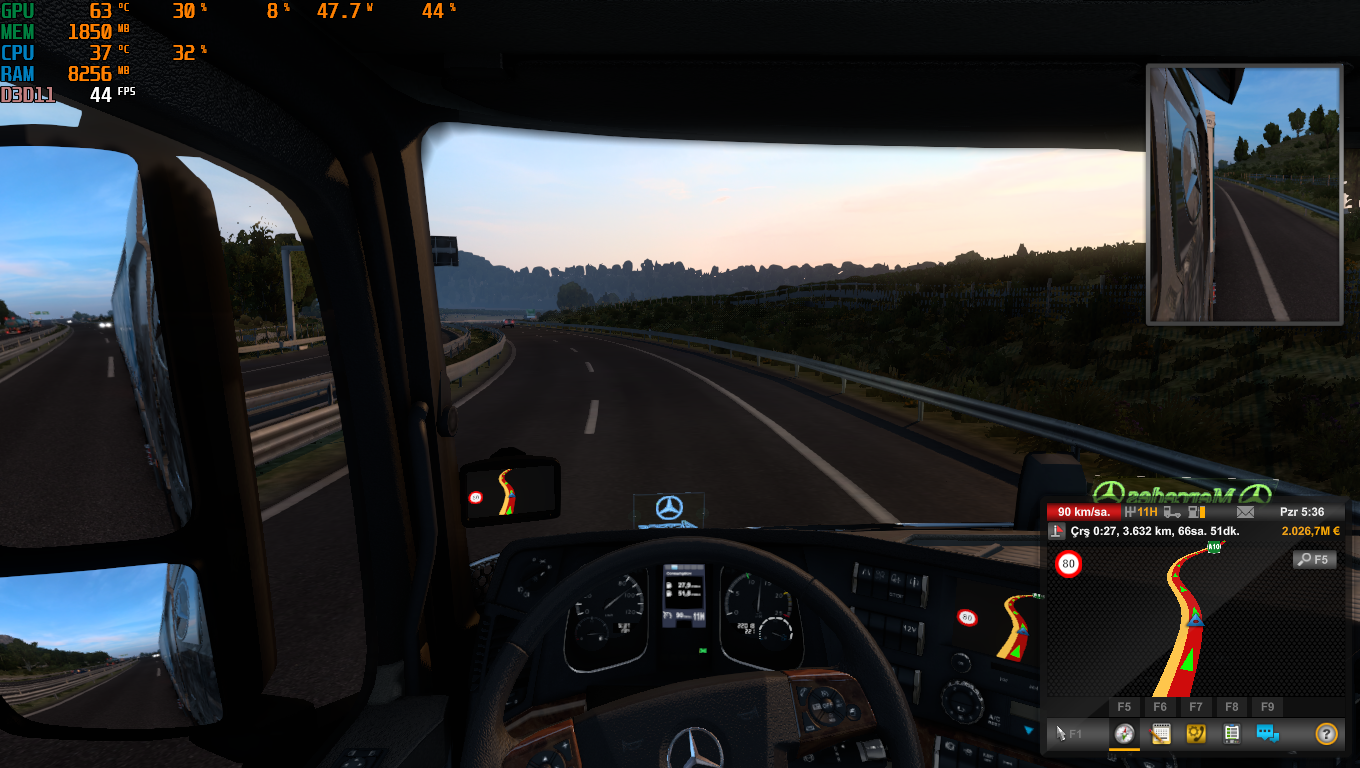This screenshot has width=1360, height=768.
Task: Open the gear-and-phone assistance tab
Action: (1196, 734)
